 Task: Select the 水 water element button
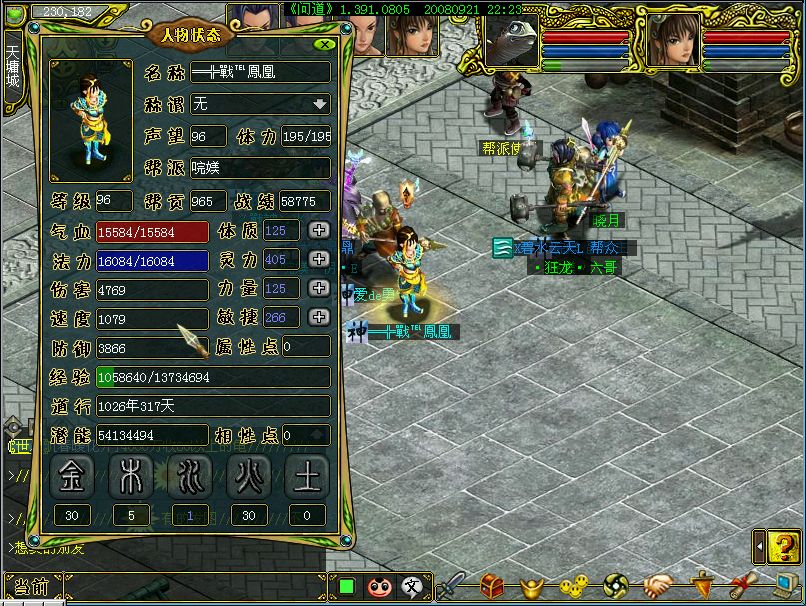tap(188, 477)
